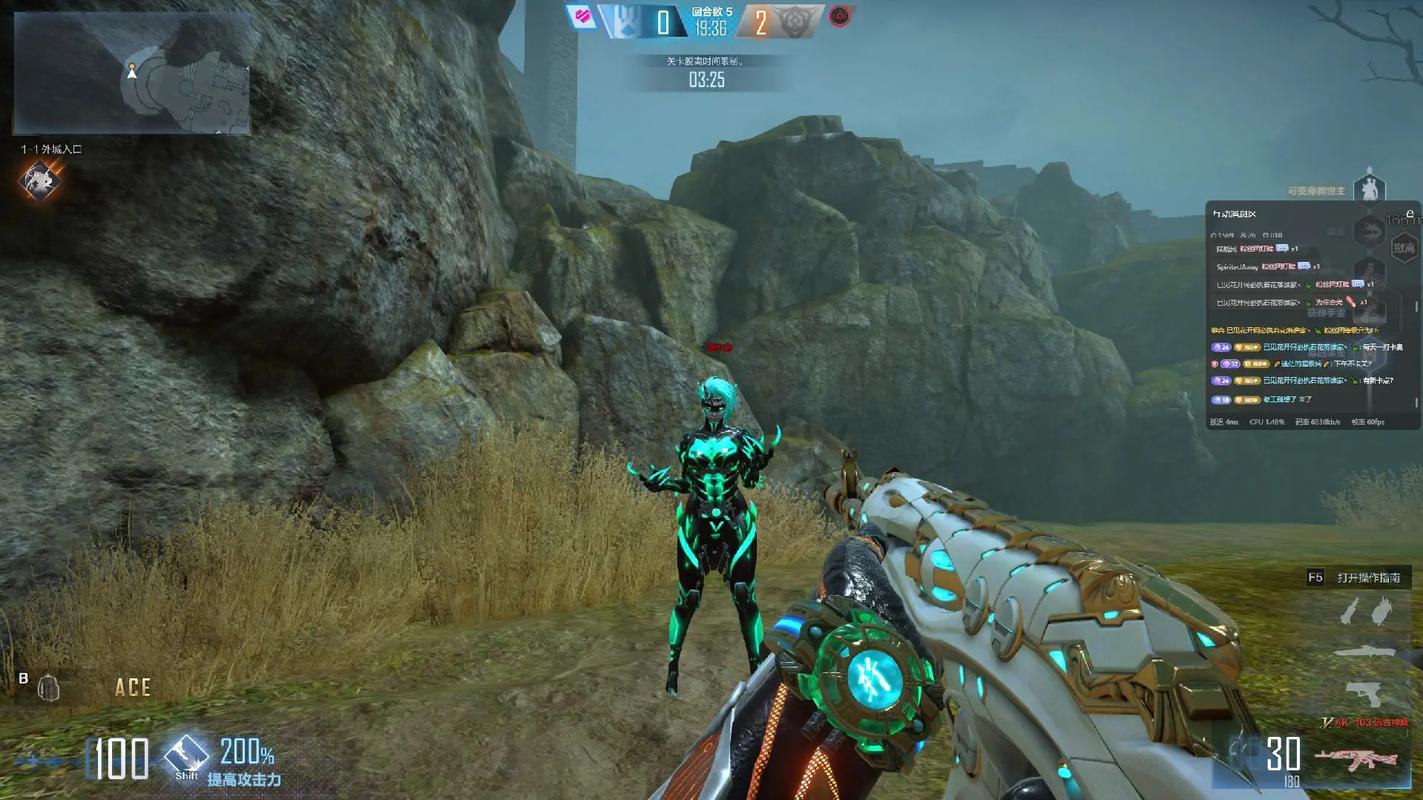
Task: Click the backpack icon beside ACE
Action: coord(48,687)
